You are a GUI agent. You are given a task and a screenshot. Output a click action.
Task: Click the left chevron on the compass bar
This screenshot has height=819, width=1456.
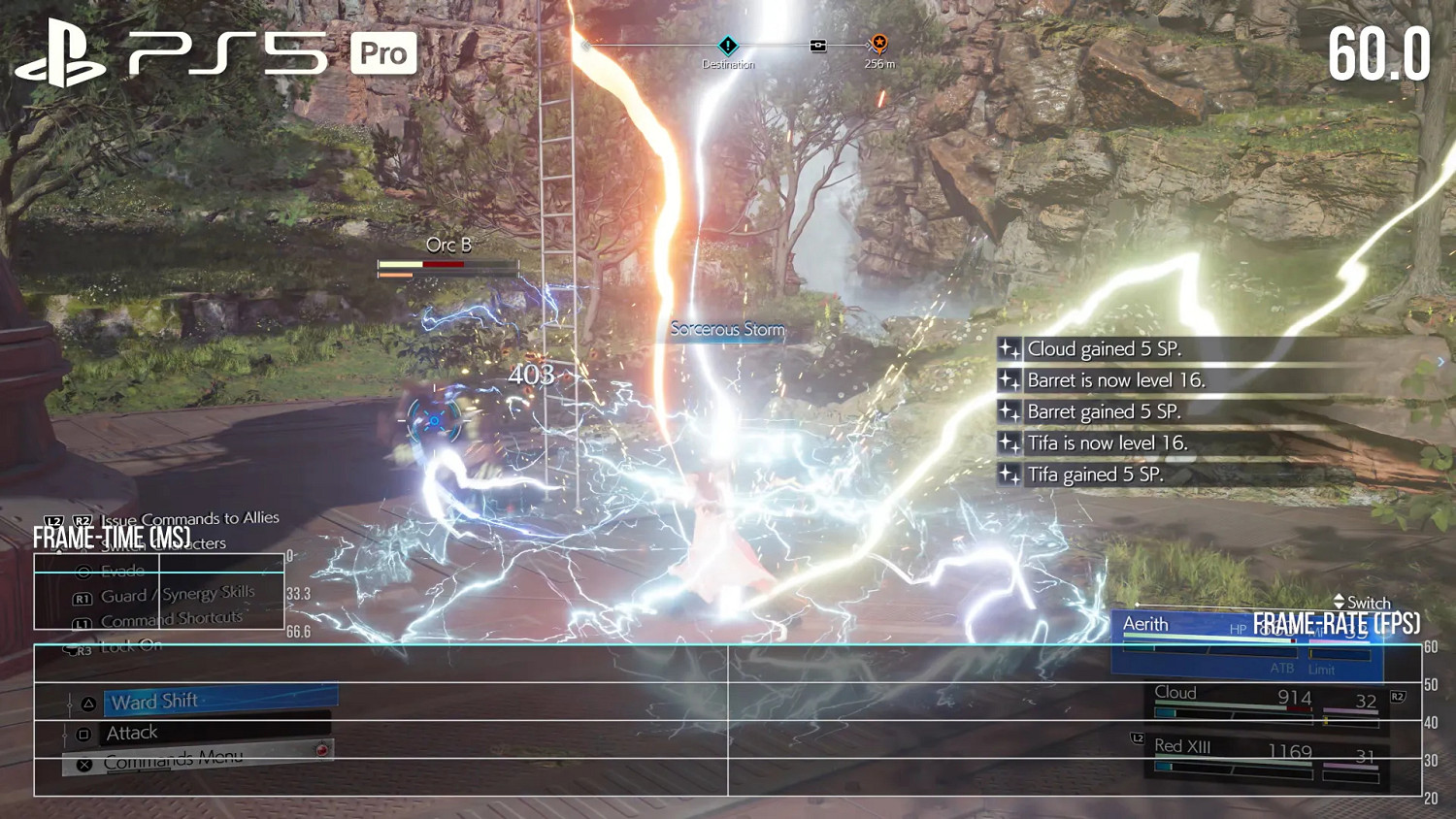click(x=586, y=46)
